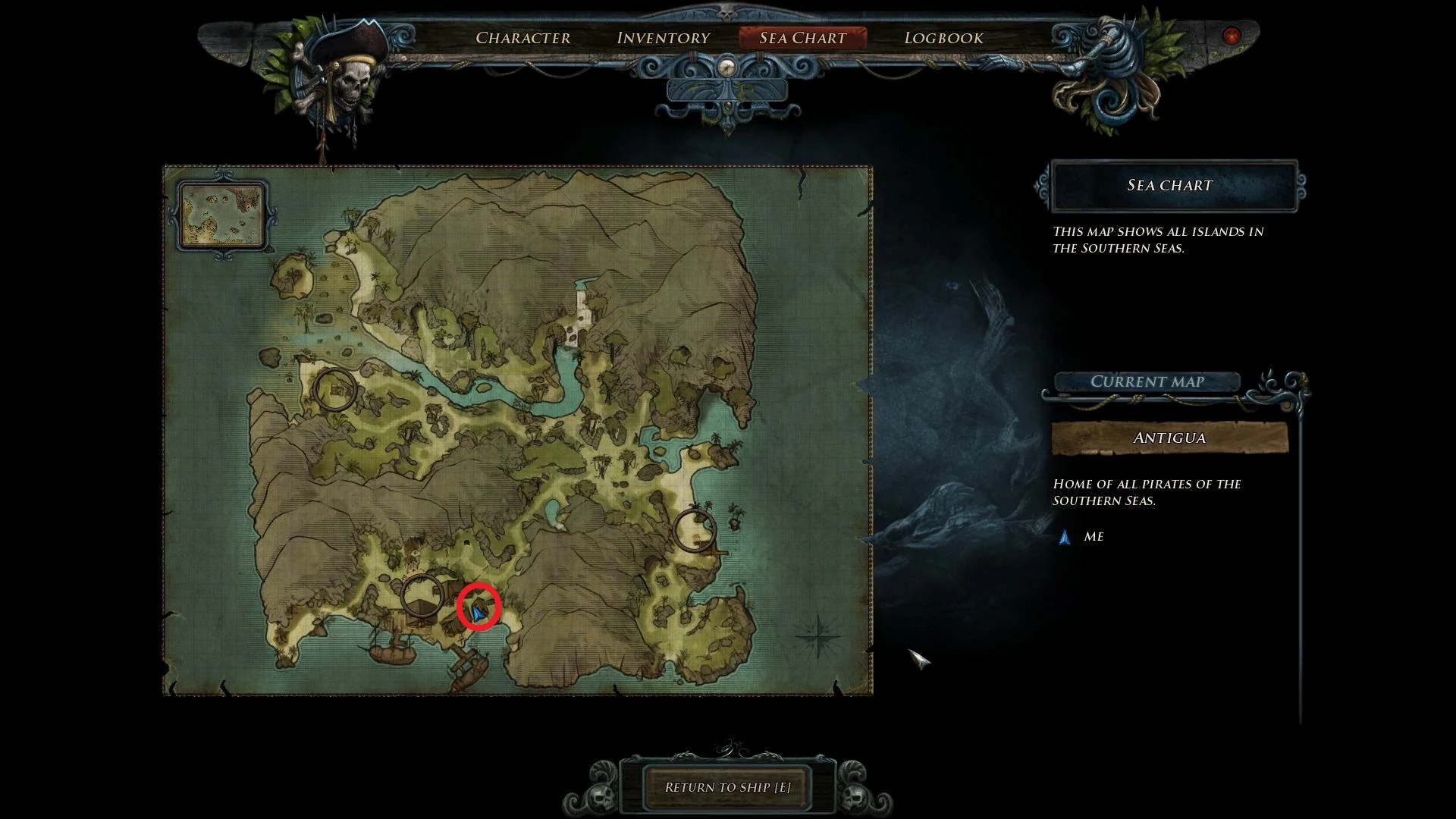Viewport: 1456px width, 819px height.
Task: Select the blue player marker on the map
Action: (478, 610)
